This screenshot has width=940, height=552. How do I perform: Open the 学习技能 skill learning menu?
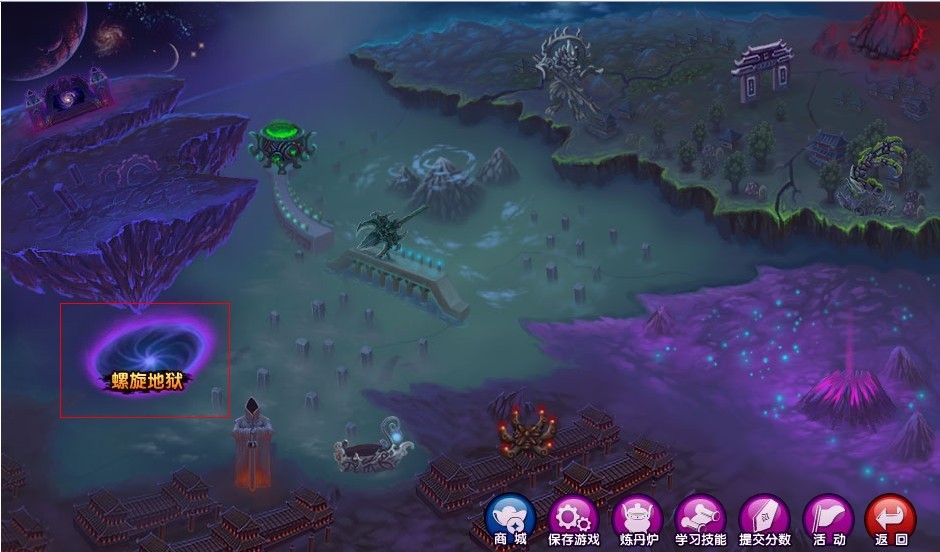click(700, 519)
